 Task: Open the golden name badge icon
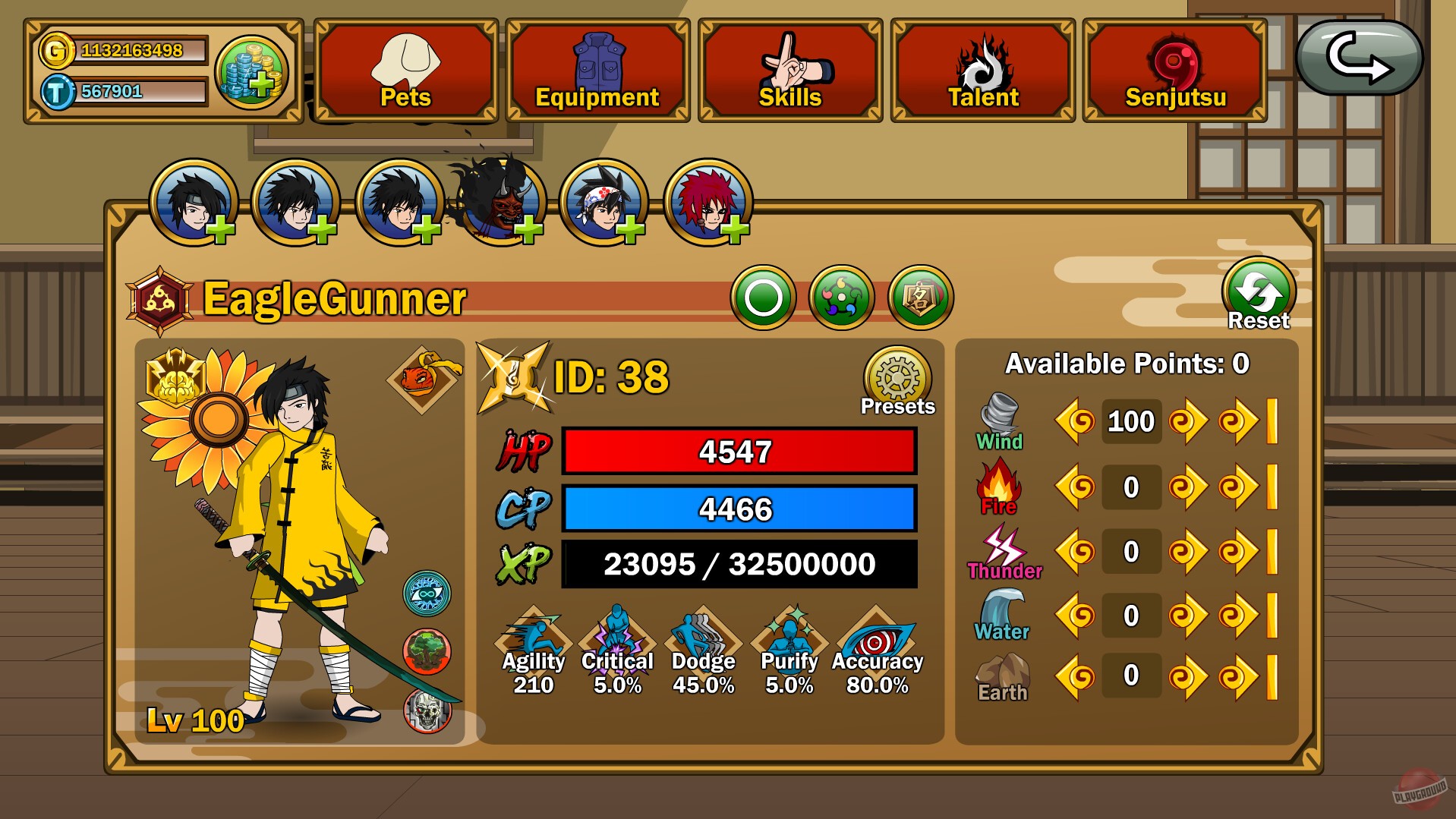click(919, 297)
